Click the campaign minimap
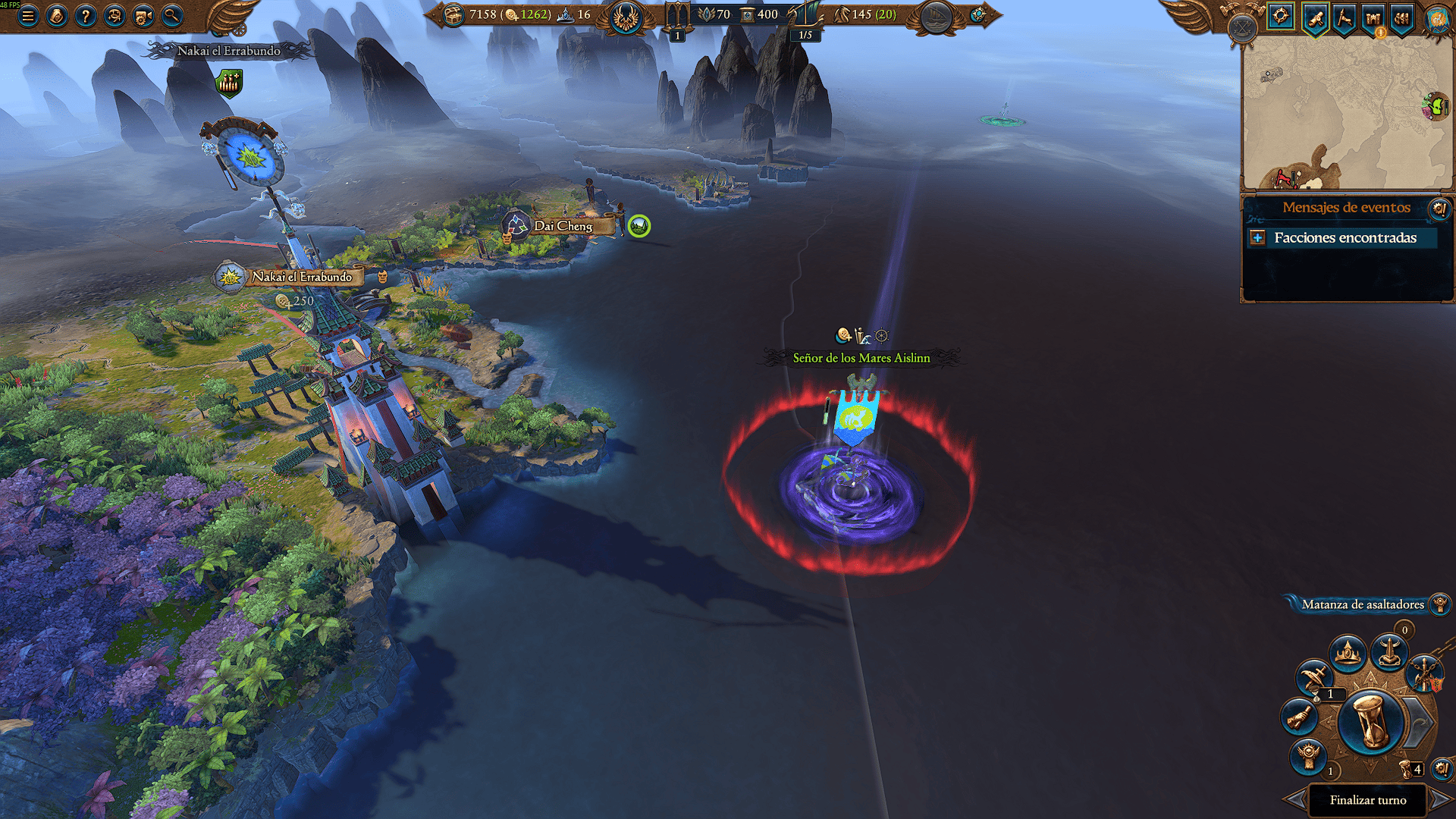This screenshot has width=1456, height=819. tap(1346, 114)
